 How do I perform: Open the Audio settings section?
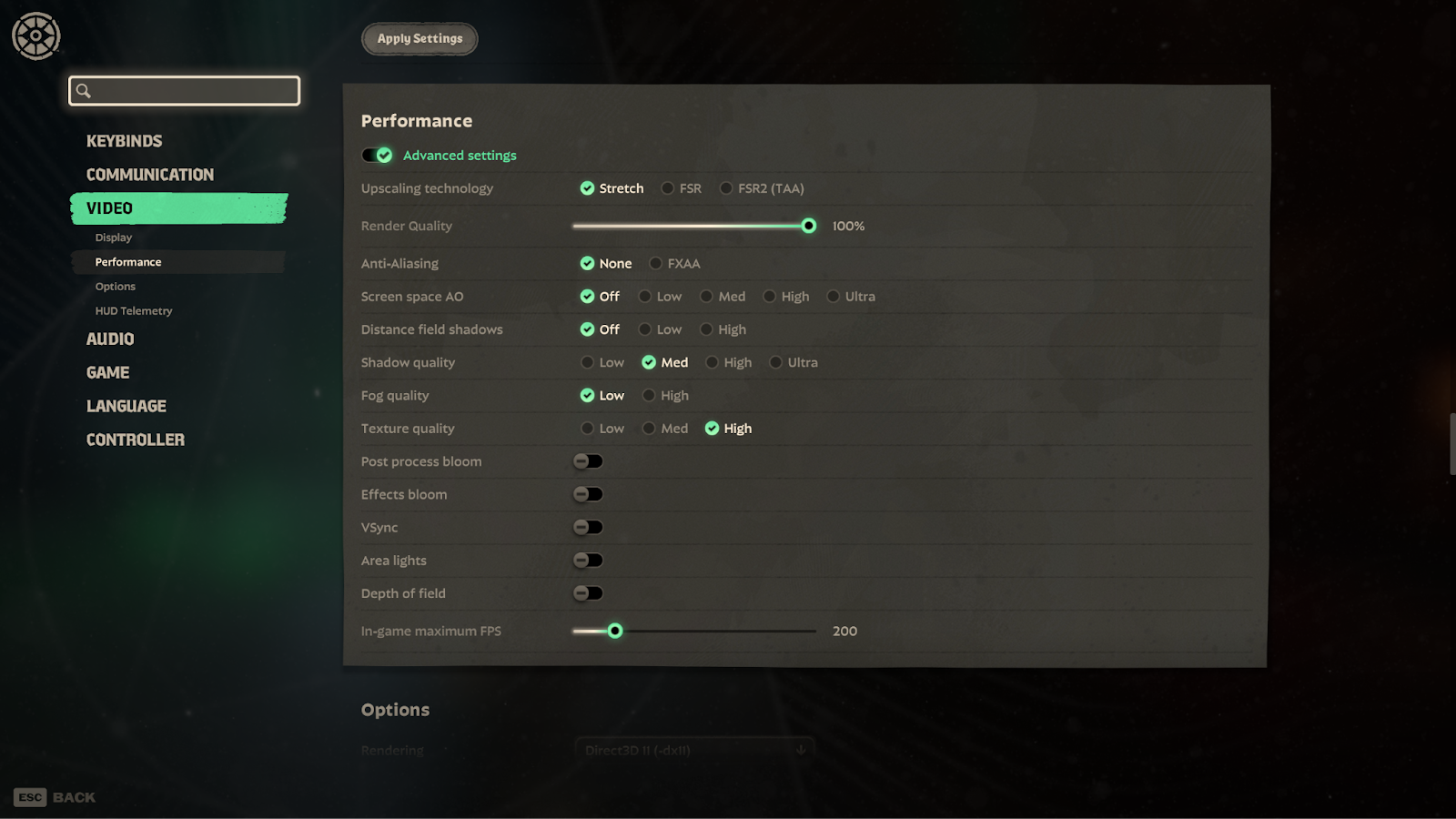pos(110,339)
